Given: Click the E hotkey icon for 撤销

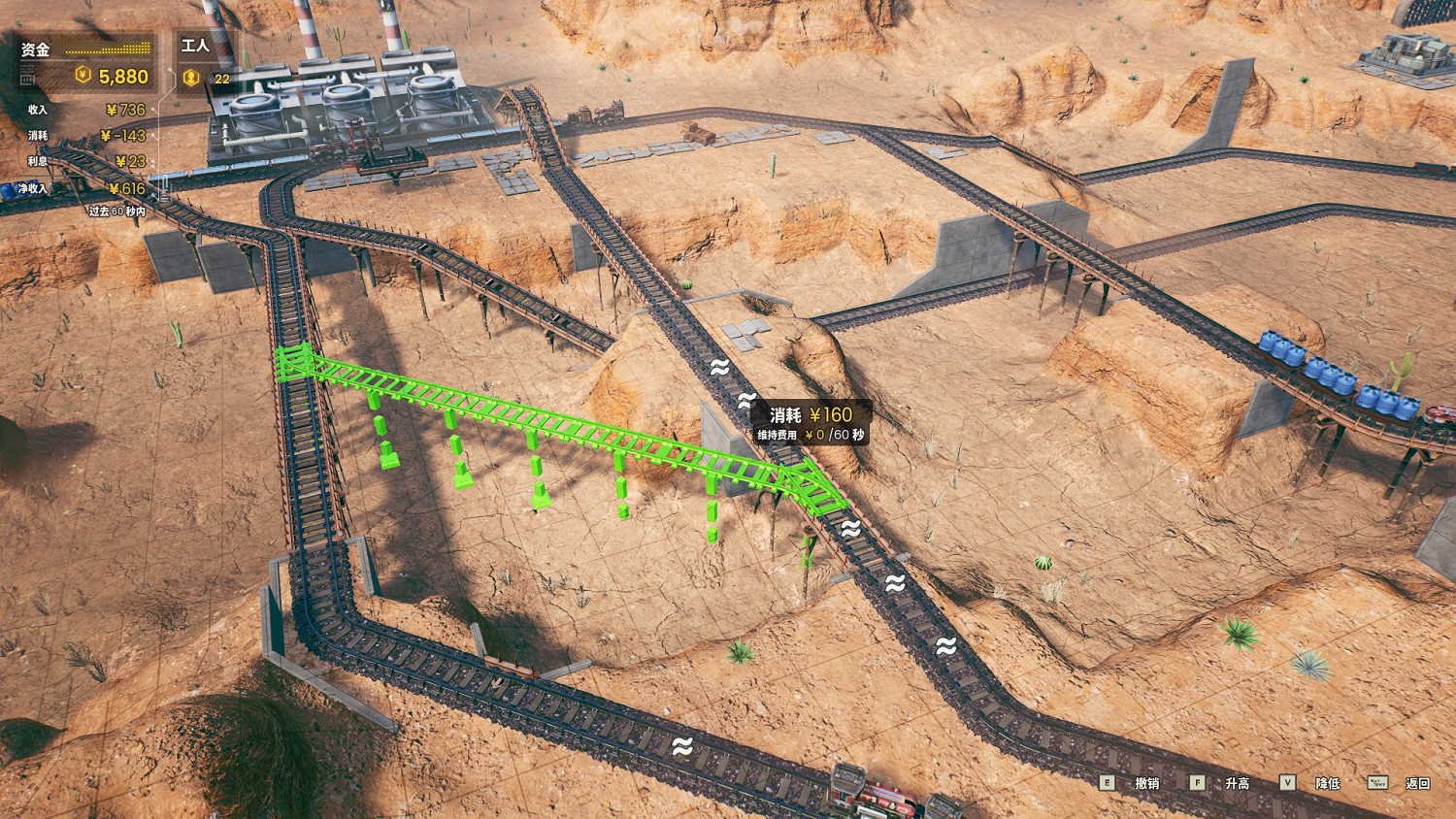Looking at the screenshot, I should pos(1107,782).
